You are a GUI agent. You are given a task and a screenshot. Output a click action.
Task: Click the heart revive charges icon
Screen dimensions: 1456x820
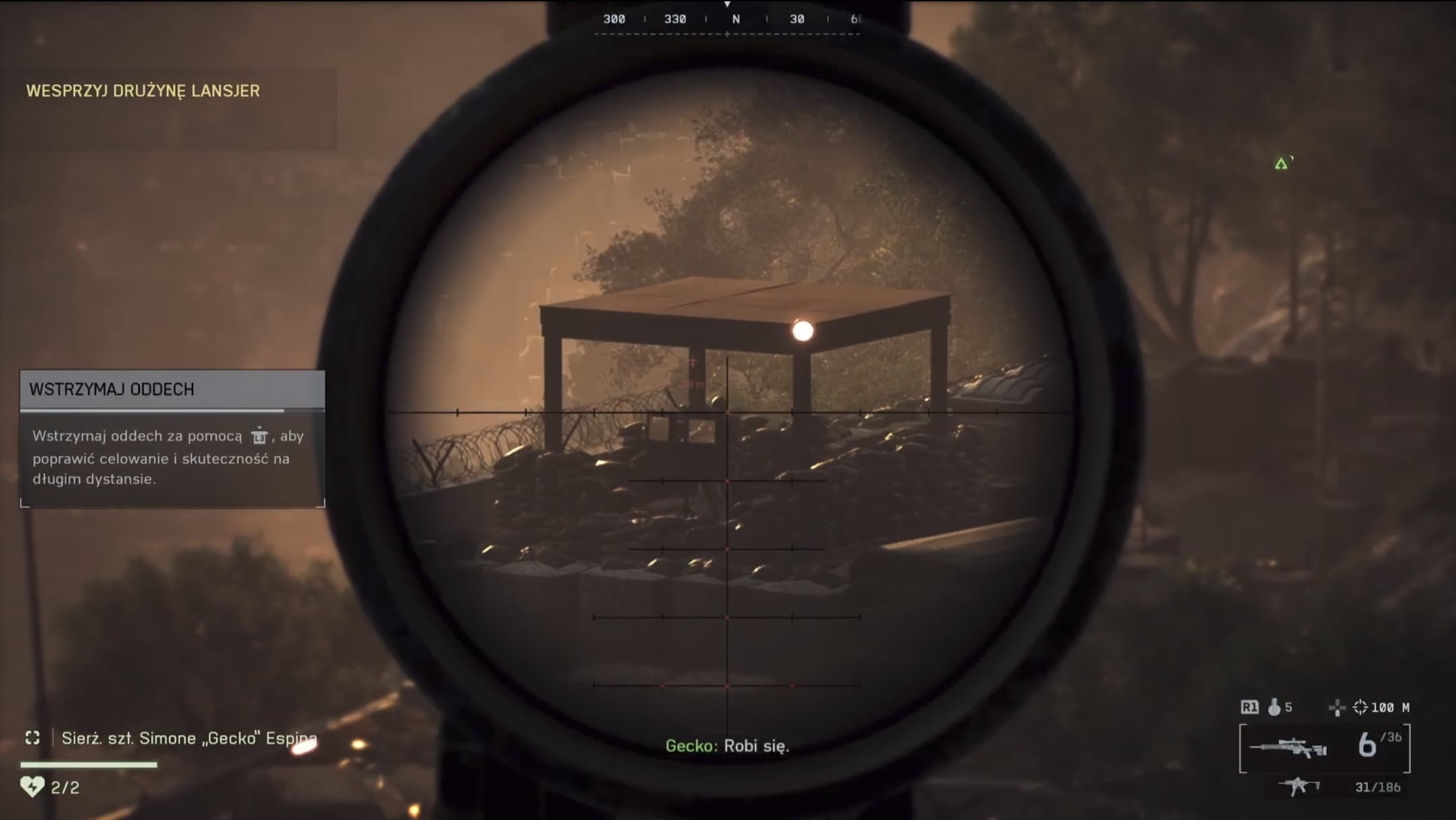pyautogui.click(x=32, y=786)
